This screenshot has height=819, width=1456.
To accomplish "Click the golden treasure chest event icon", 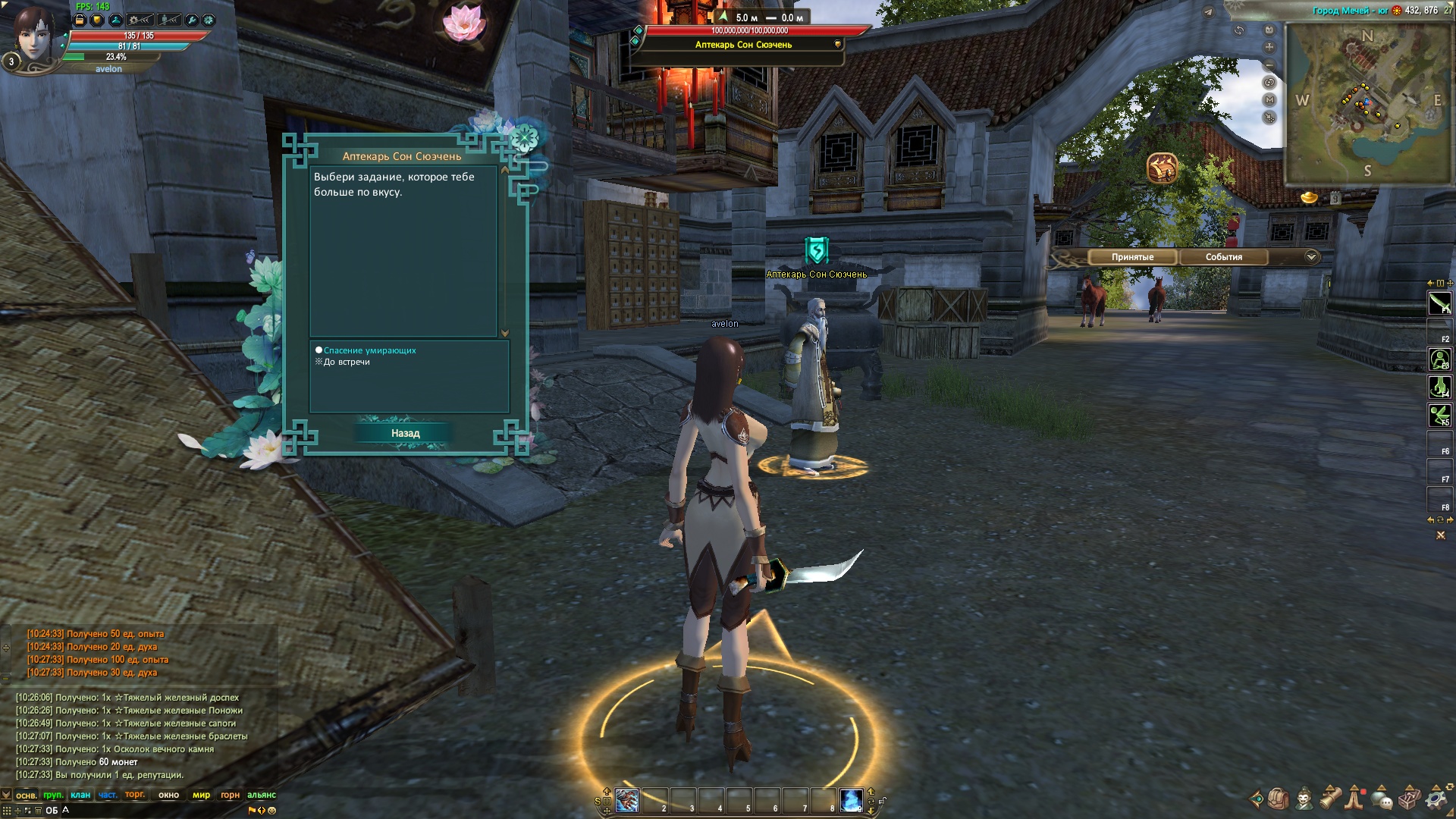I will (x=1162, y=168).
